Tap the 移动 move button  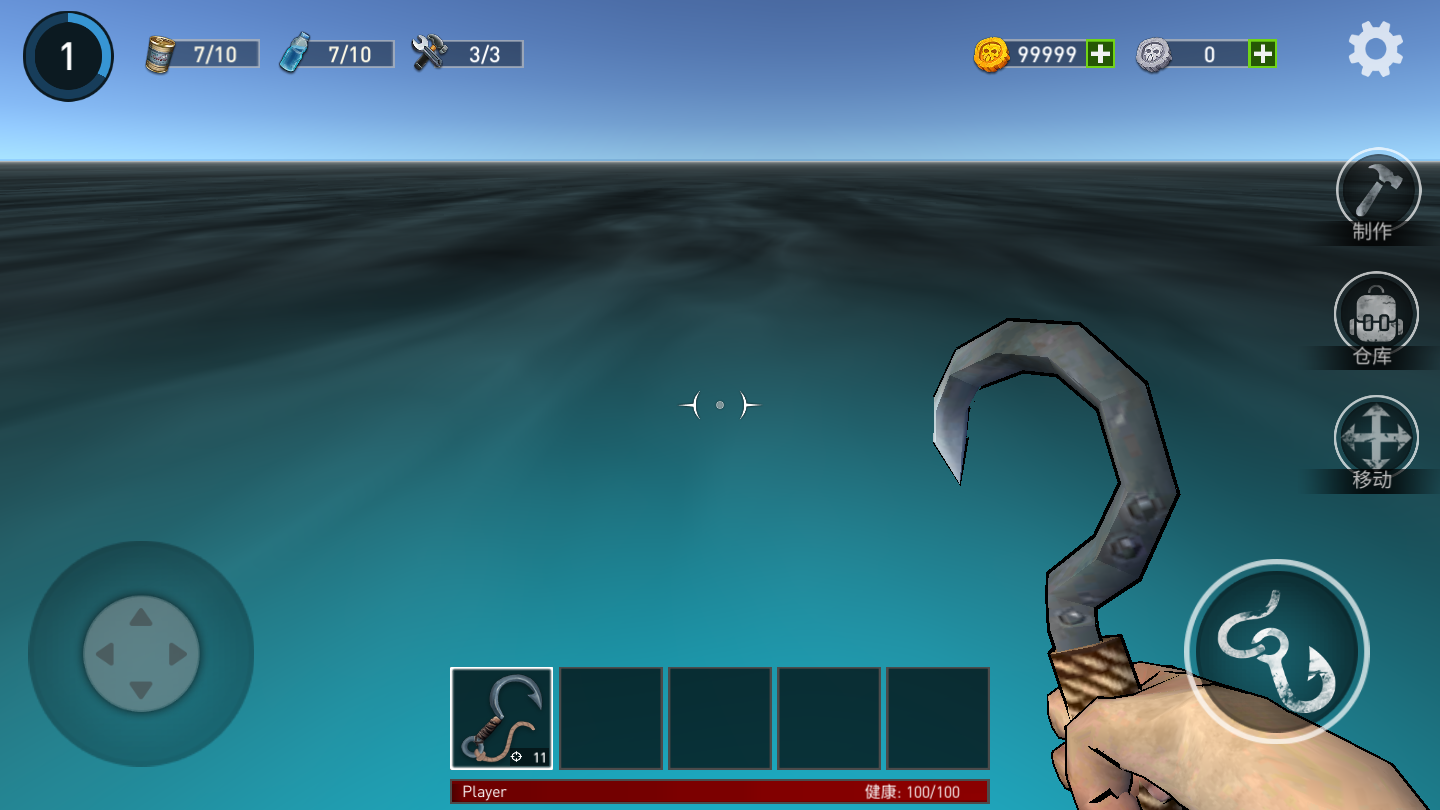(1376, 438)
